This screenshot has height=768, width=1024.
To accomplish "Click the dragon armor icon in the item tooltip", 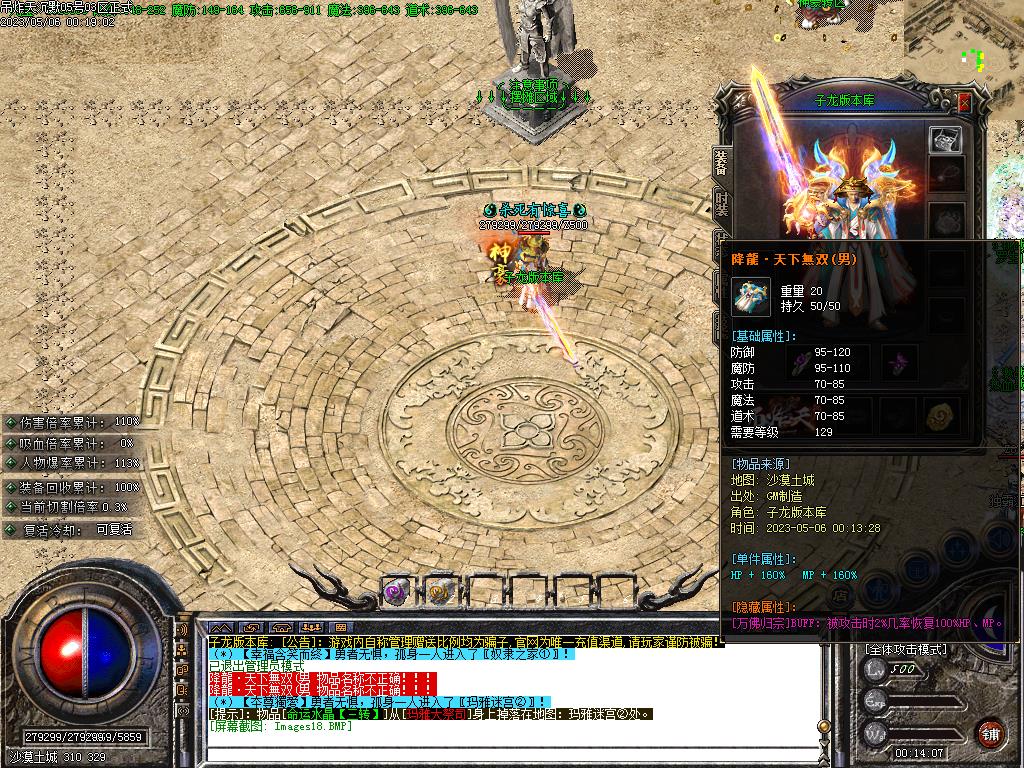I will (752, 298).
